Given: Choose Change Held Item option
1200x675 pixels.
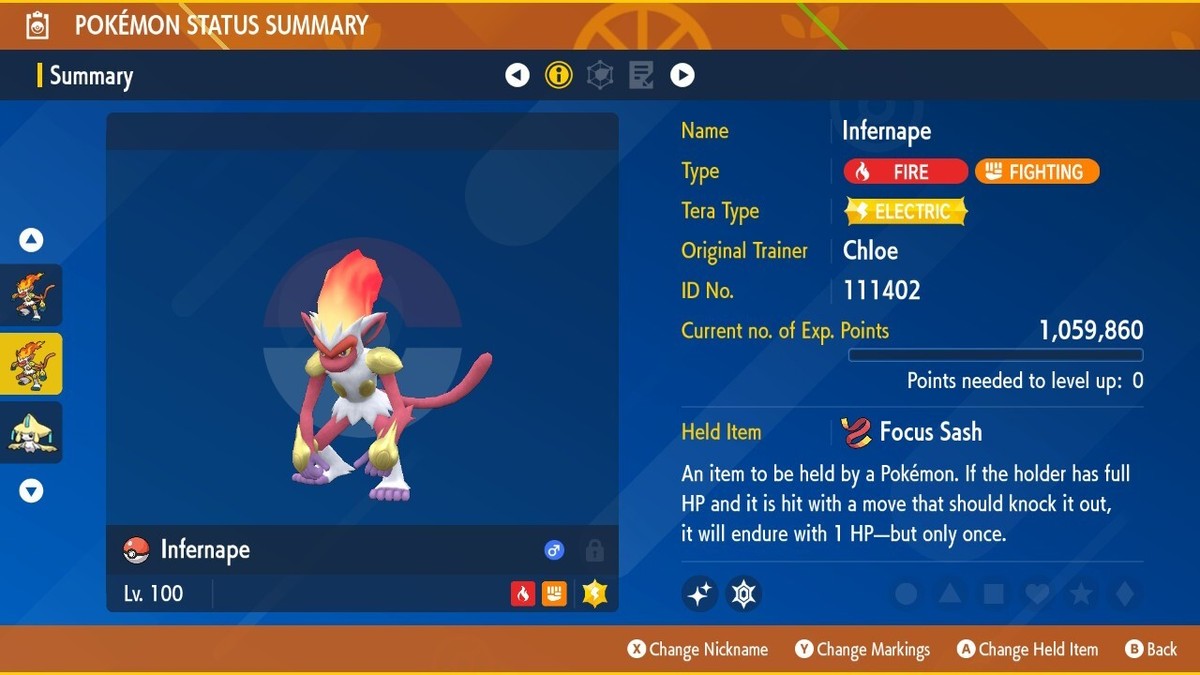Looking at the screenshot, I should tap(1027, 650).
